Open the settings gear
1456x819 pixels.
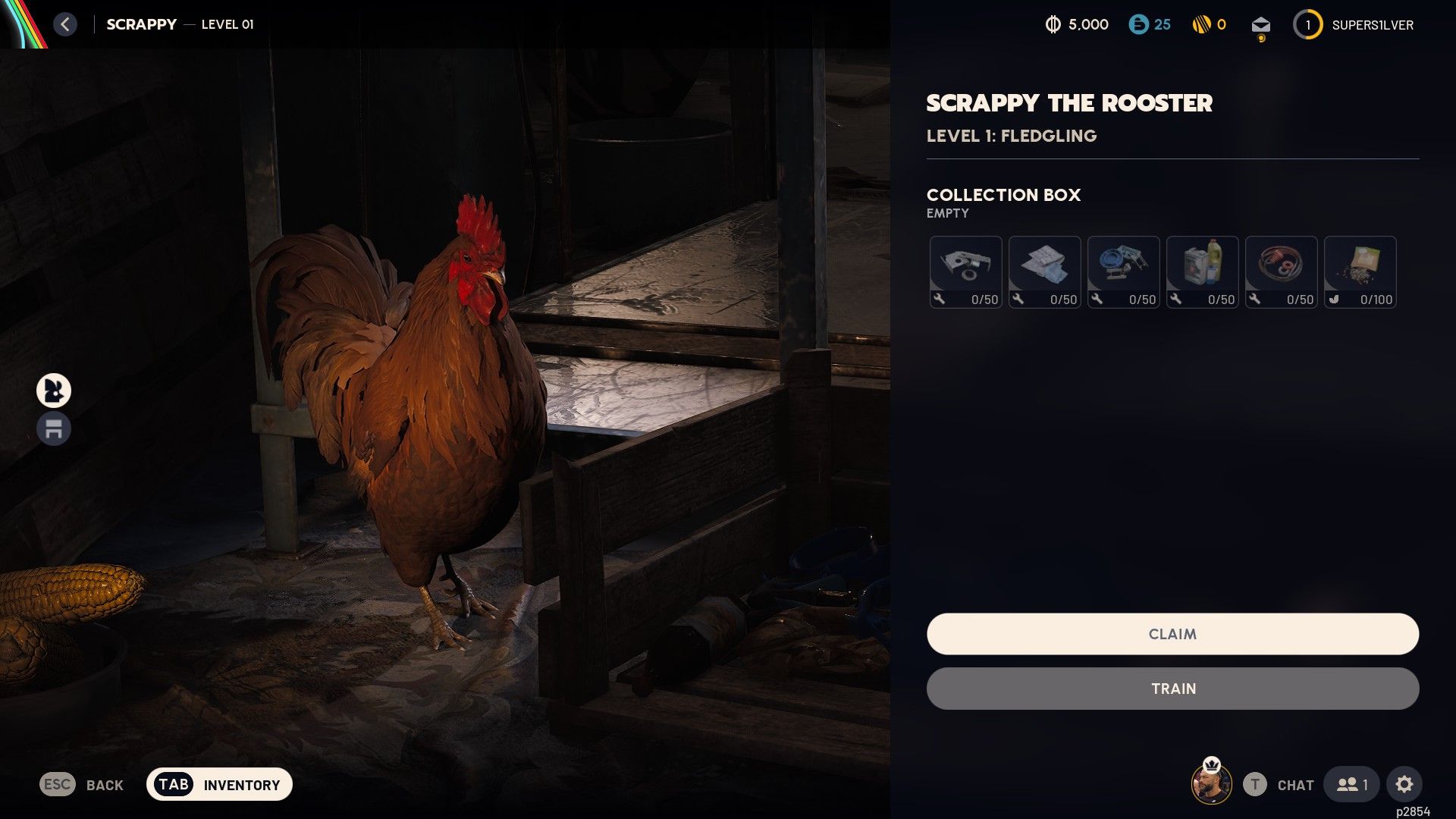pos(1404,784)
